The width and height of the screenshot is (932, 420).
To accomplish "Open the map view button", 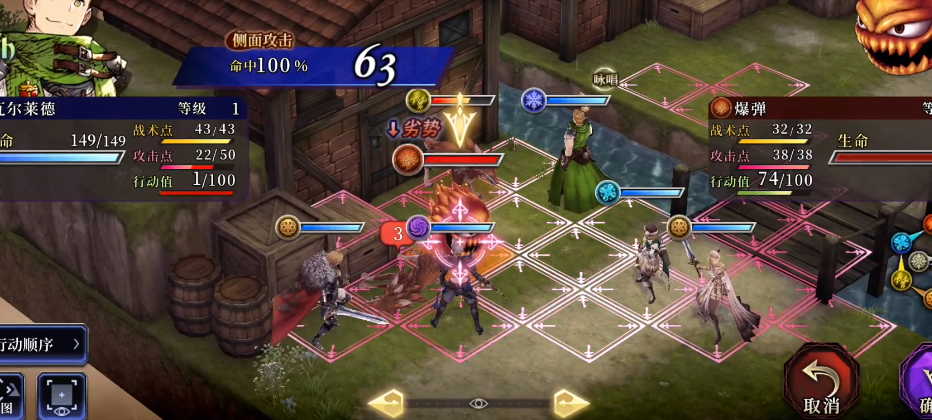I will [x=9, y=397].
